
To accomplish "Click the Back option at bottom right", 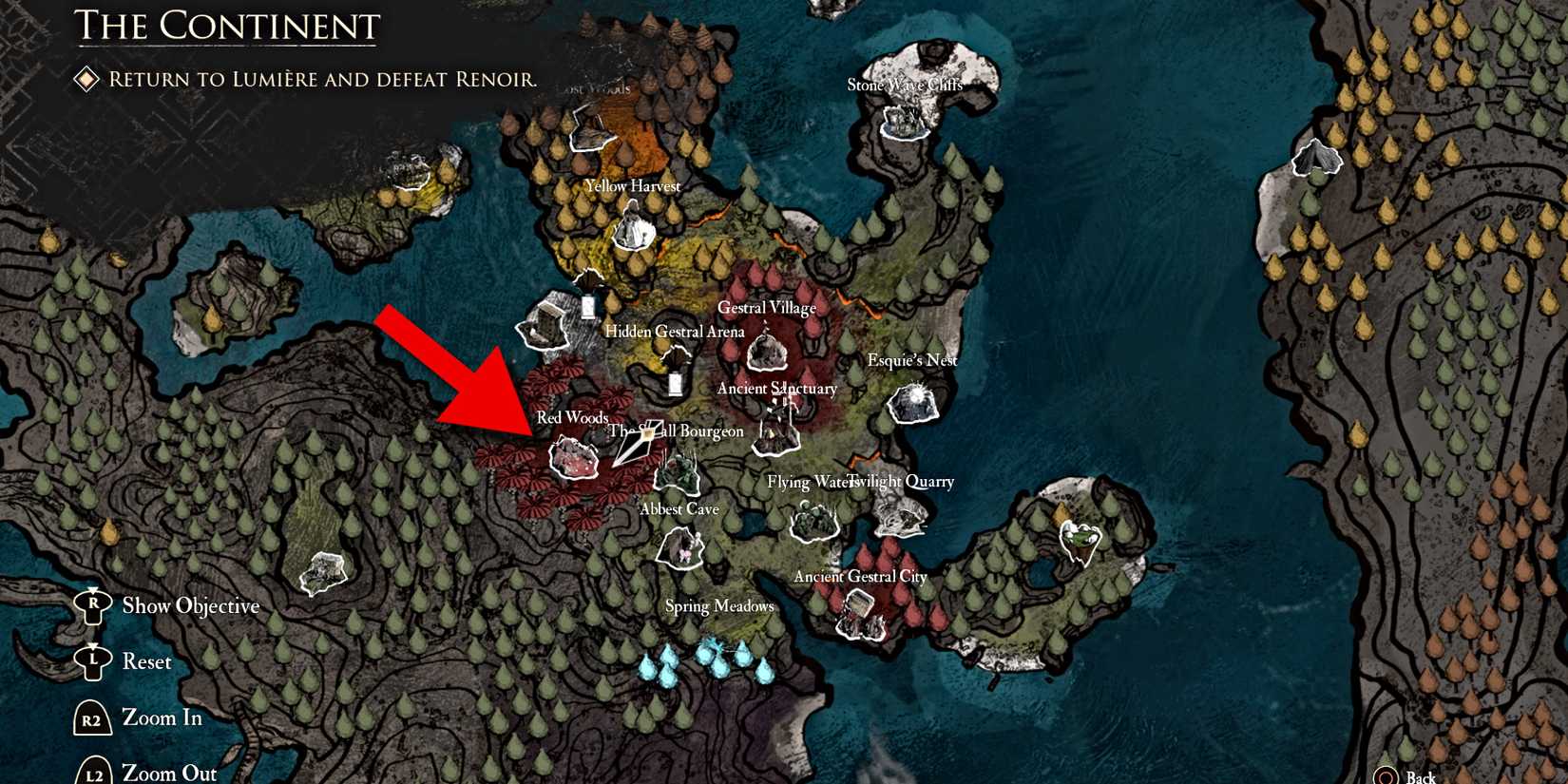I will [1416, 776].
